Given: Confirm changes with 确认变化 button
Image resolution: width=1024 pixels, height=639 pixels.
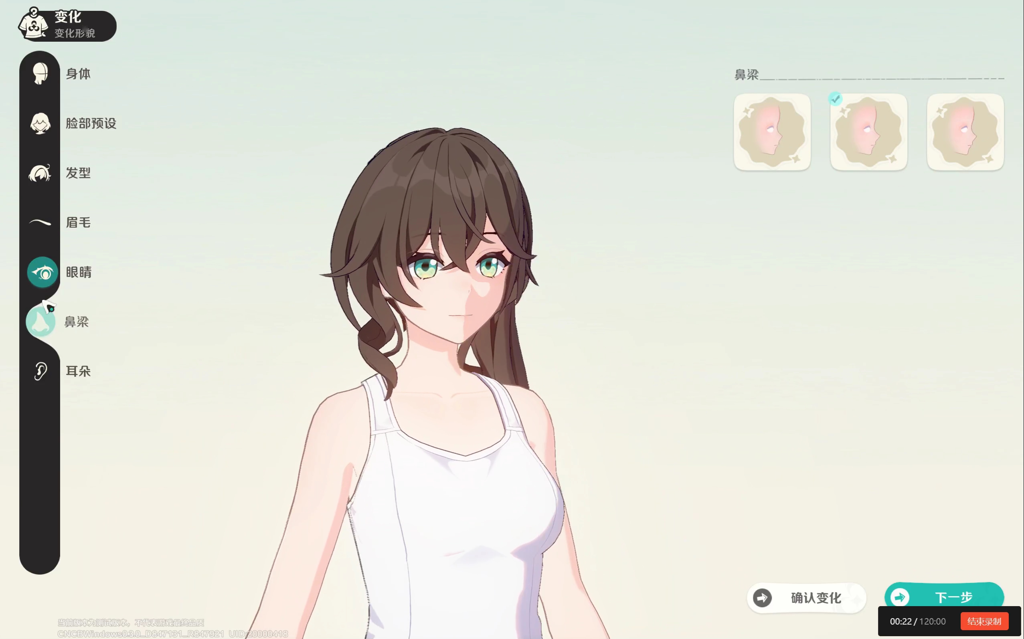Looking at the screenshot, I should [x=806, y=598].
